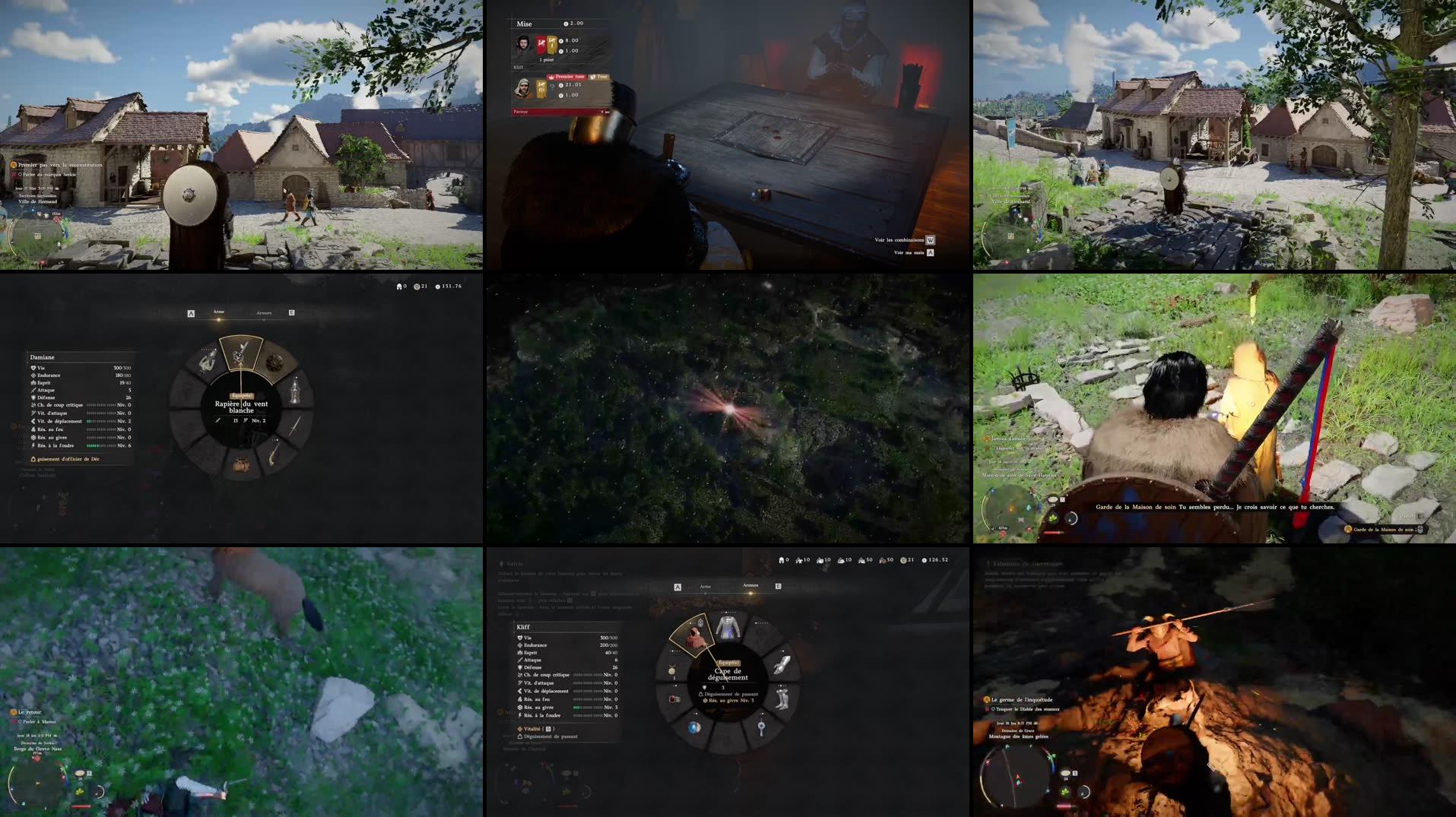This screenshot has width=1456, height=817.
Task: Select the pouch item at bottom of weapon wheel
Action: pyautogui.click(x=241, y=465)
